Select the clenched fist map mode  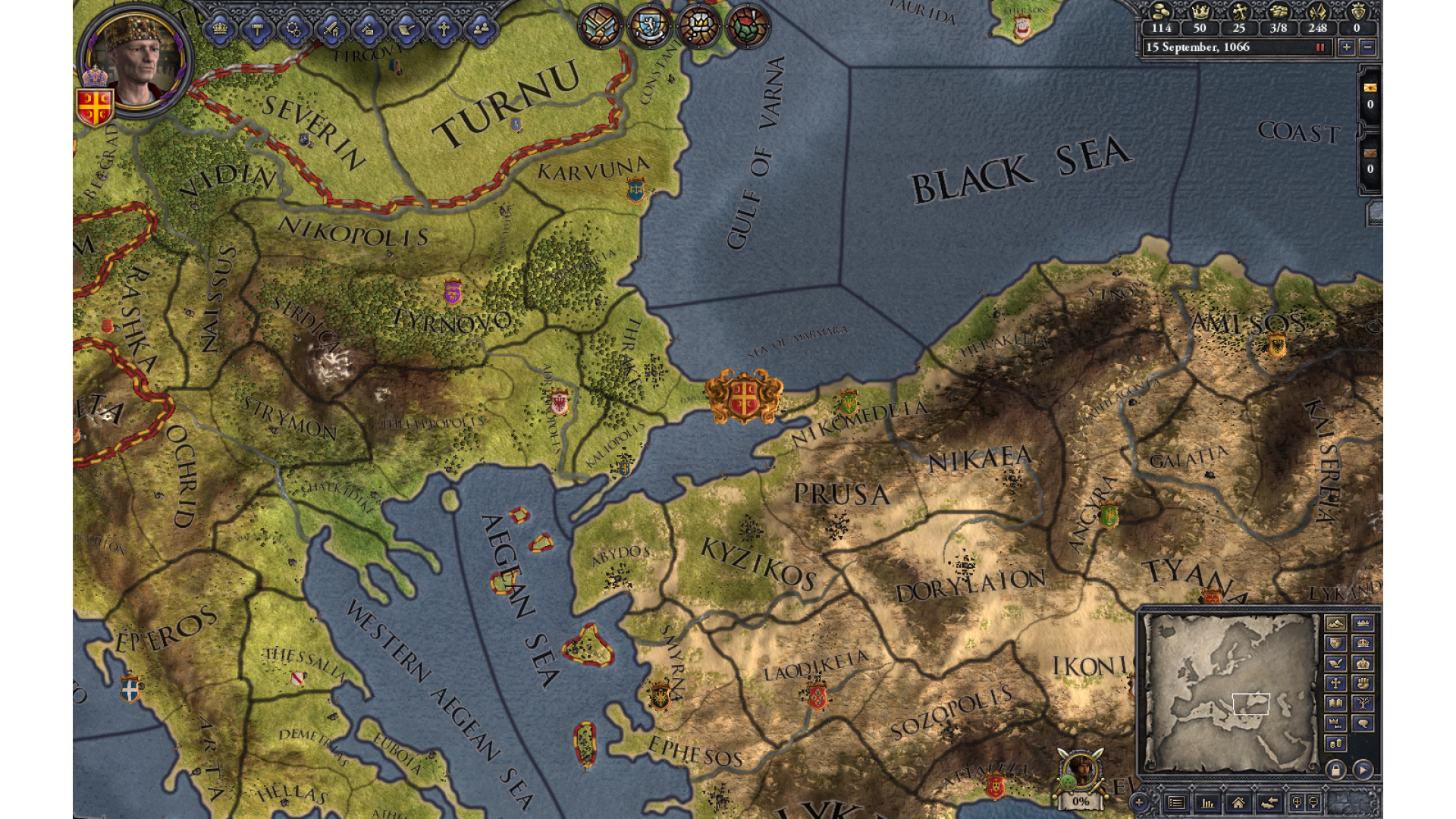click(1363, 683)
